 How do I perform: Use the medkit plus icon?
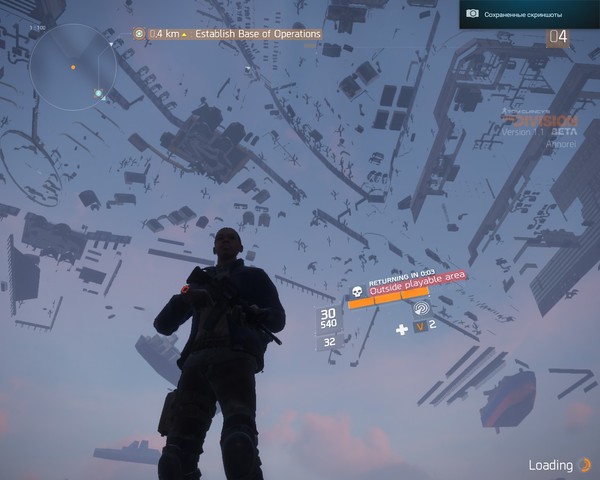(x=402, y=328)
